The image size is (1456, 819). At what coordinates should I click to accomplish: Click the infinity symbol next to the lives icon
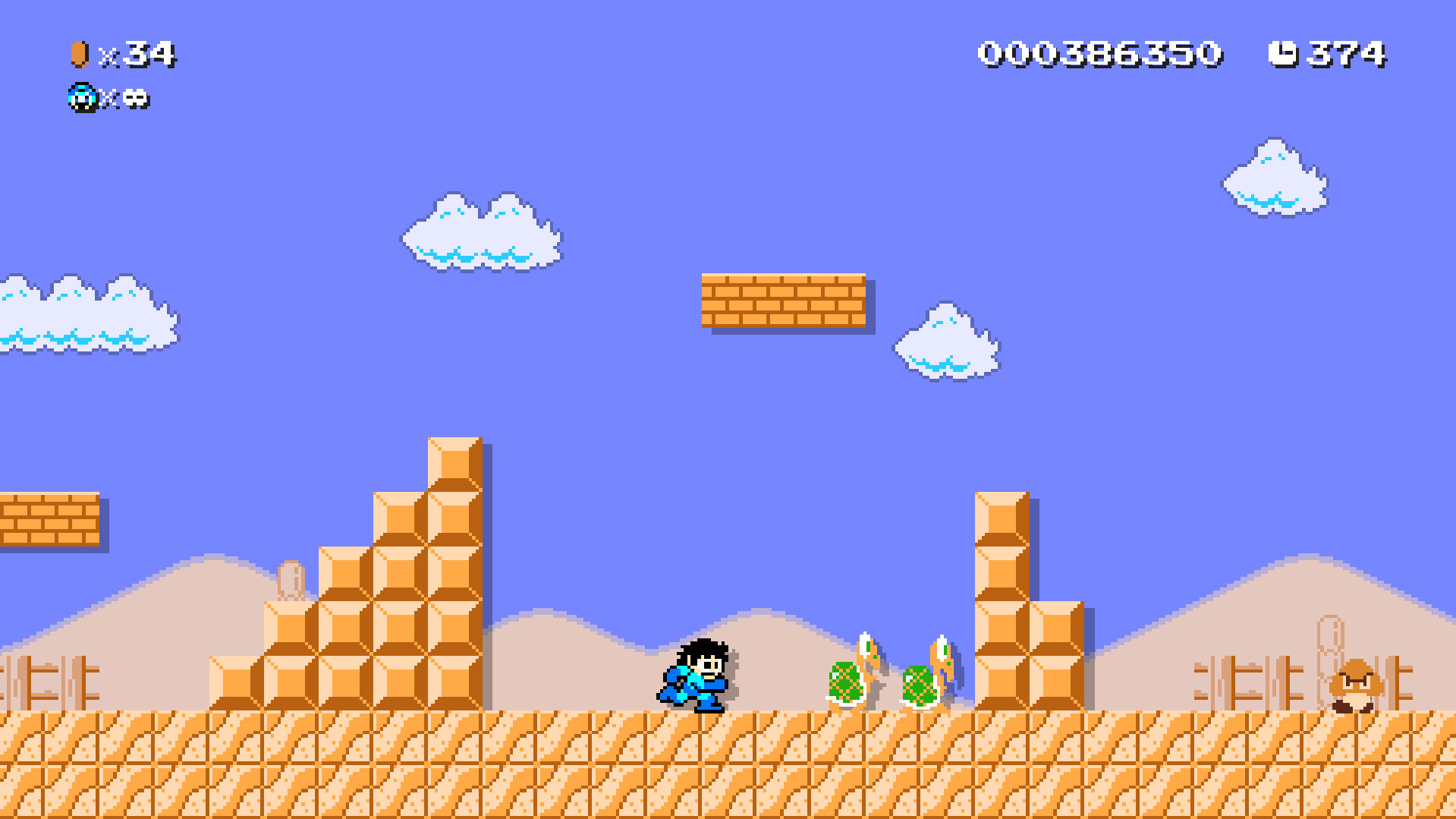[137, 98]
